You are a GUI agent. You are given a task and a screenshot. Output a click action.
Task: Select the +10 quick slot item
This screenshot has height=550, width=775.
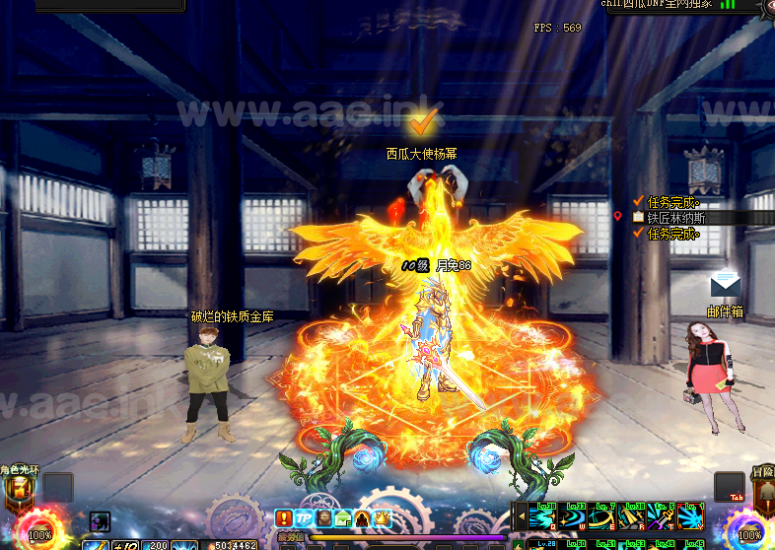pos(126,544)
